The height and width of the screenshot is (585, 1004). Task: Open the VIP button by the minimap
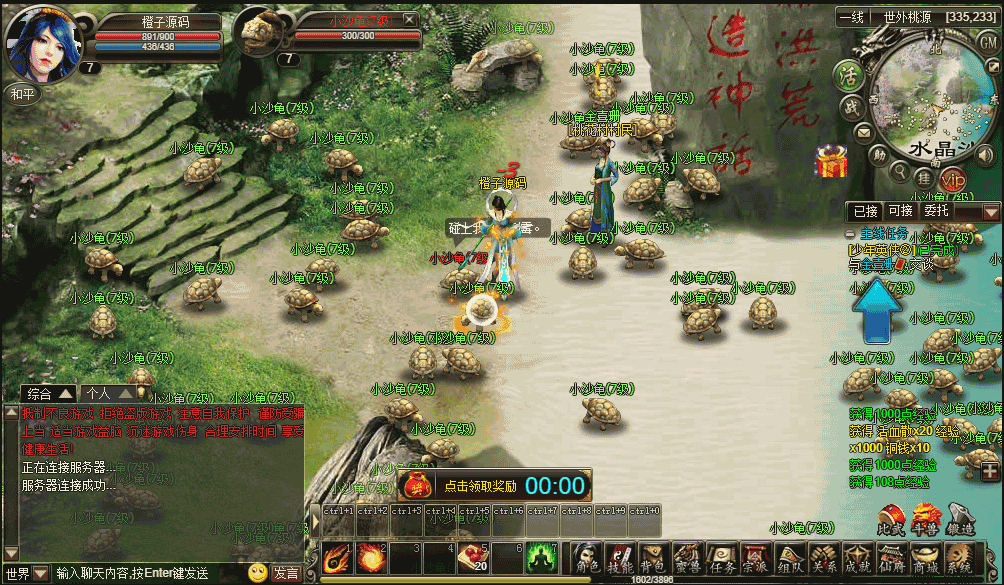tap(953, 180)
